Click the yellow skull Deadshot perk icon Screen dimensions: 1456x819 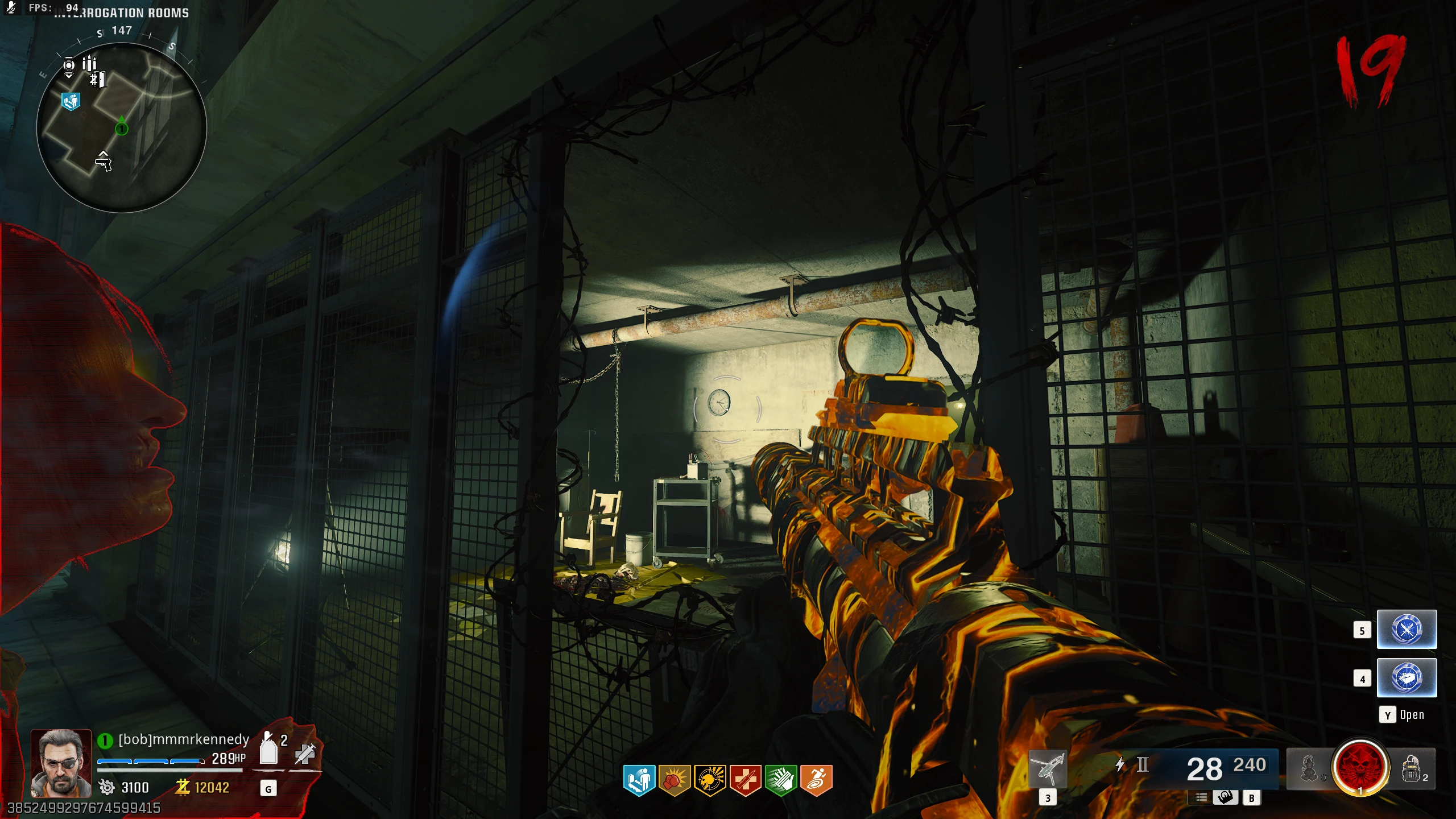tap(710, 779)
